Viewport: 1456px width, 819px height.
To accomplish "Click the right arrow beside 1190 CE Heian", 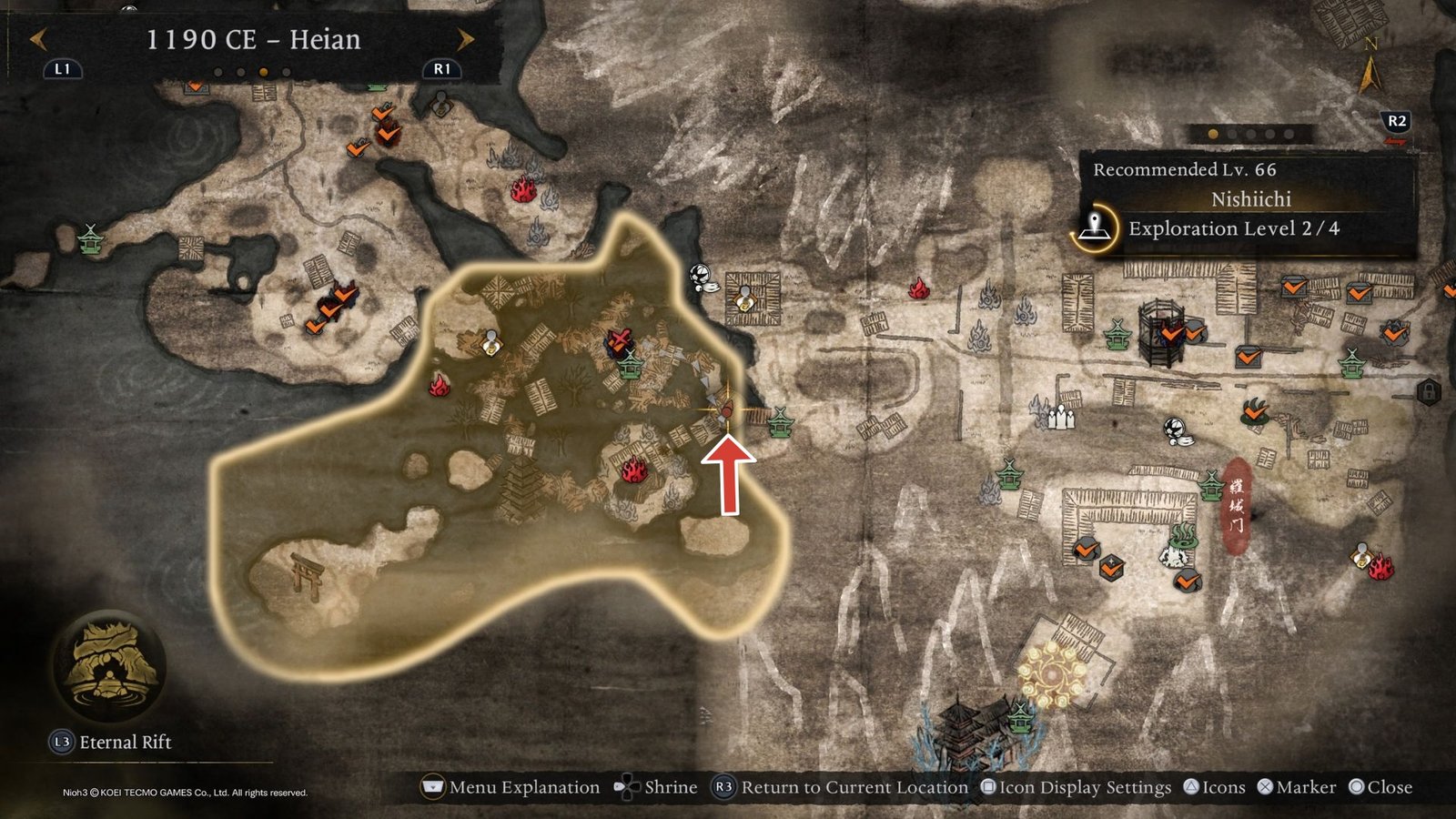I will pos(464,40).
